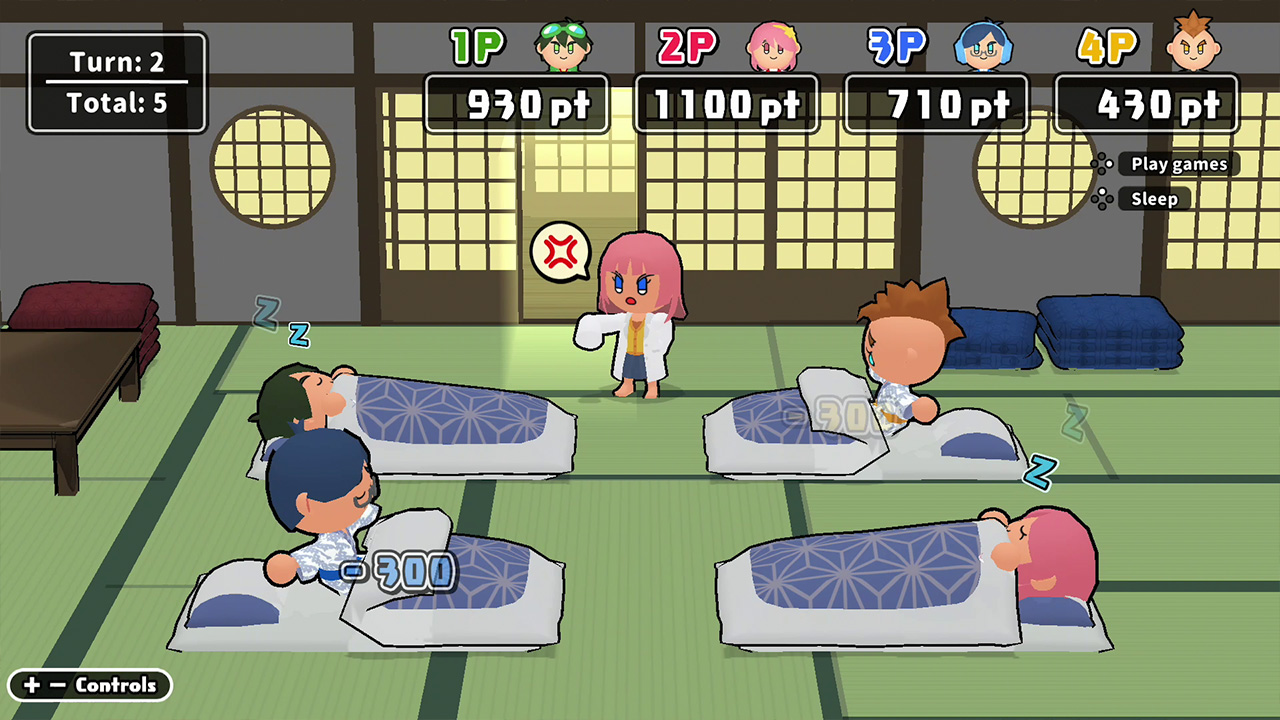Viewport: 1280px width, 720px height.
Task: Toggle the action selection to Sleep
Action: [1154, 199]
